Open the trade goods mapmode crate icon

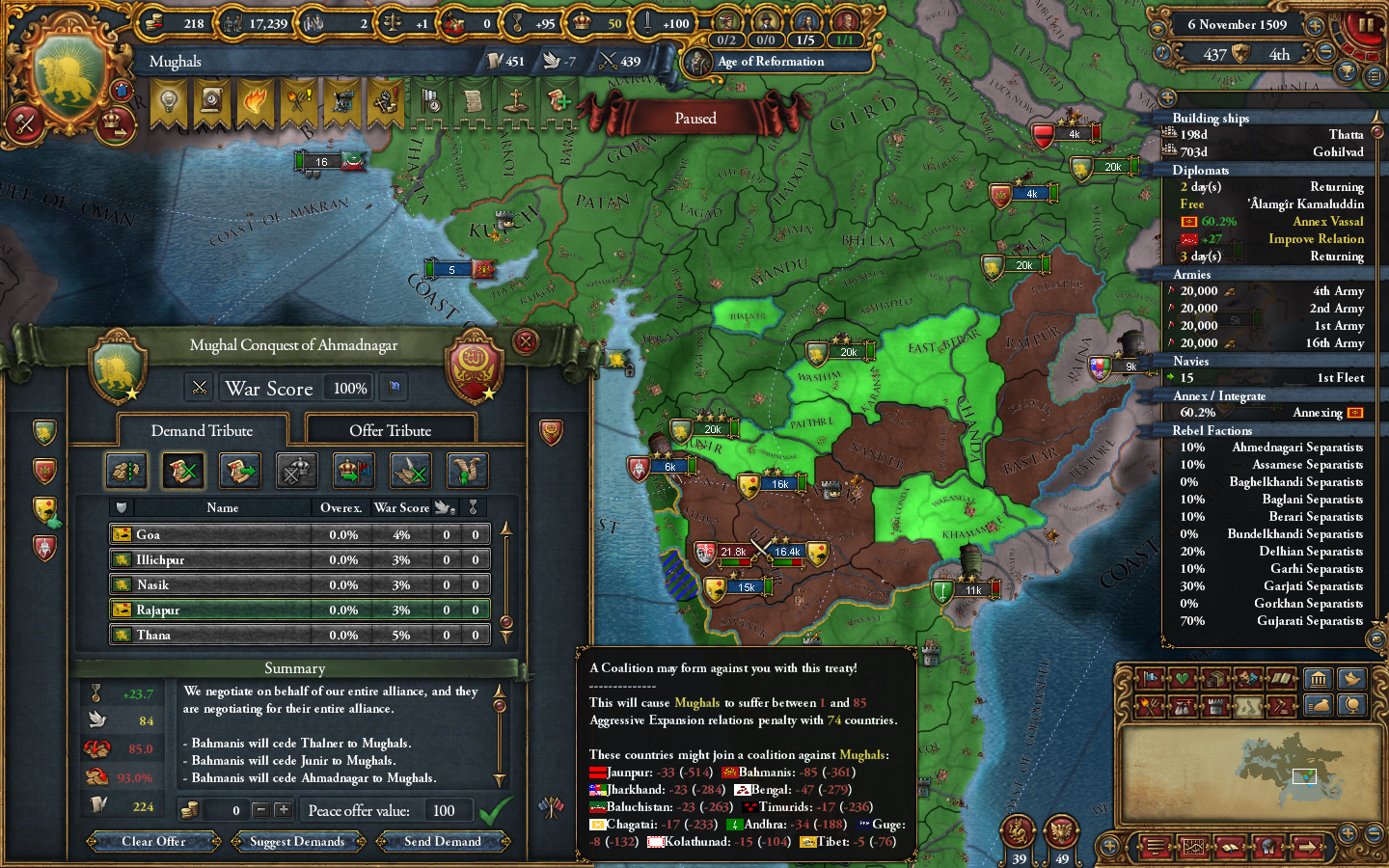click(x=1215, y=679)
